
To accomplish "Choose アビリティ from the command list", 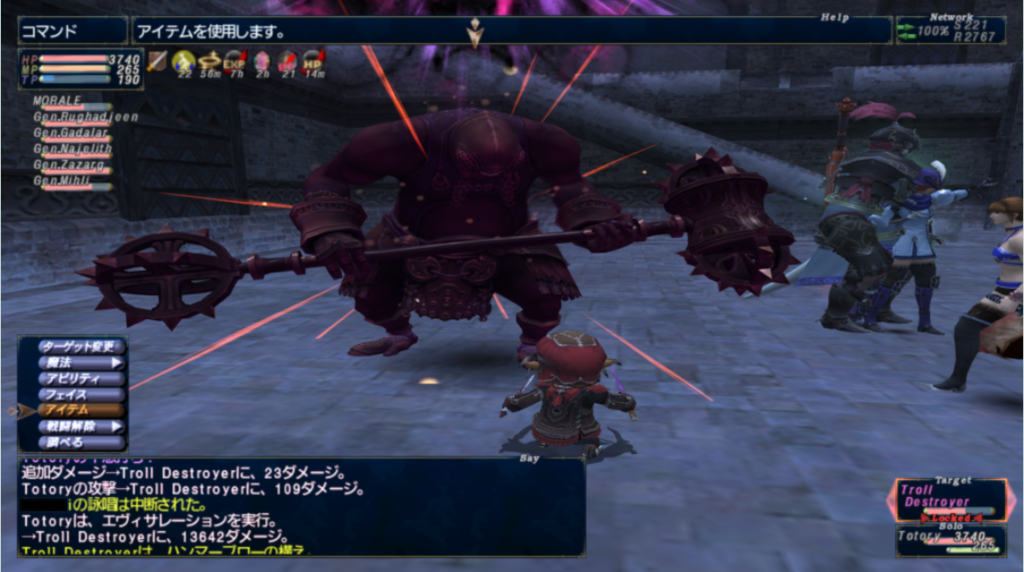I will point(76,379).
